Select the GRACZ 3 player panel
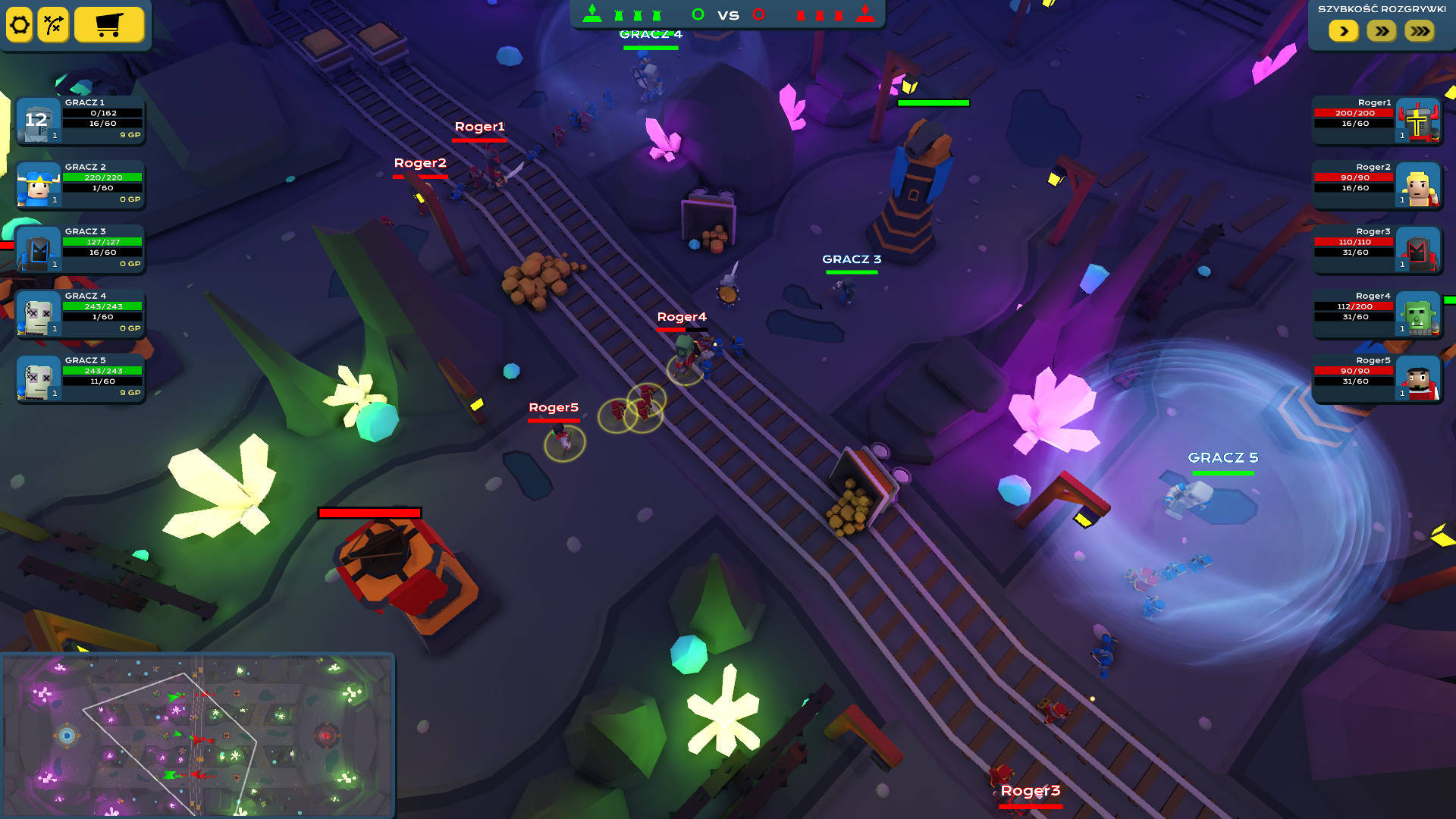 click(80, 249)
